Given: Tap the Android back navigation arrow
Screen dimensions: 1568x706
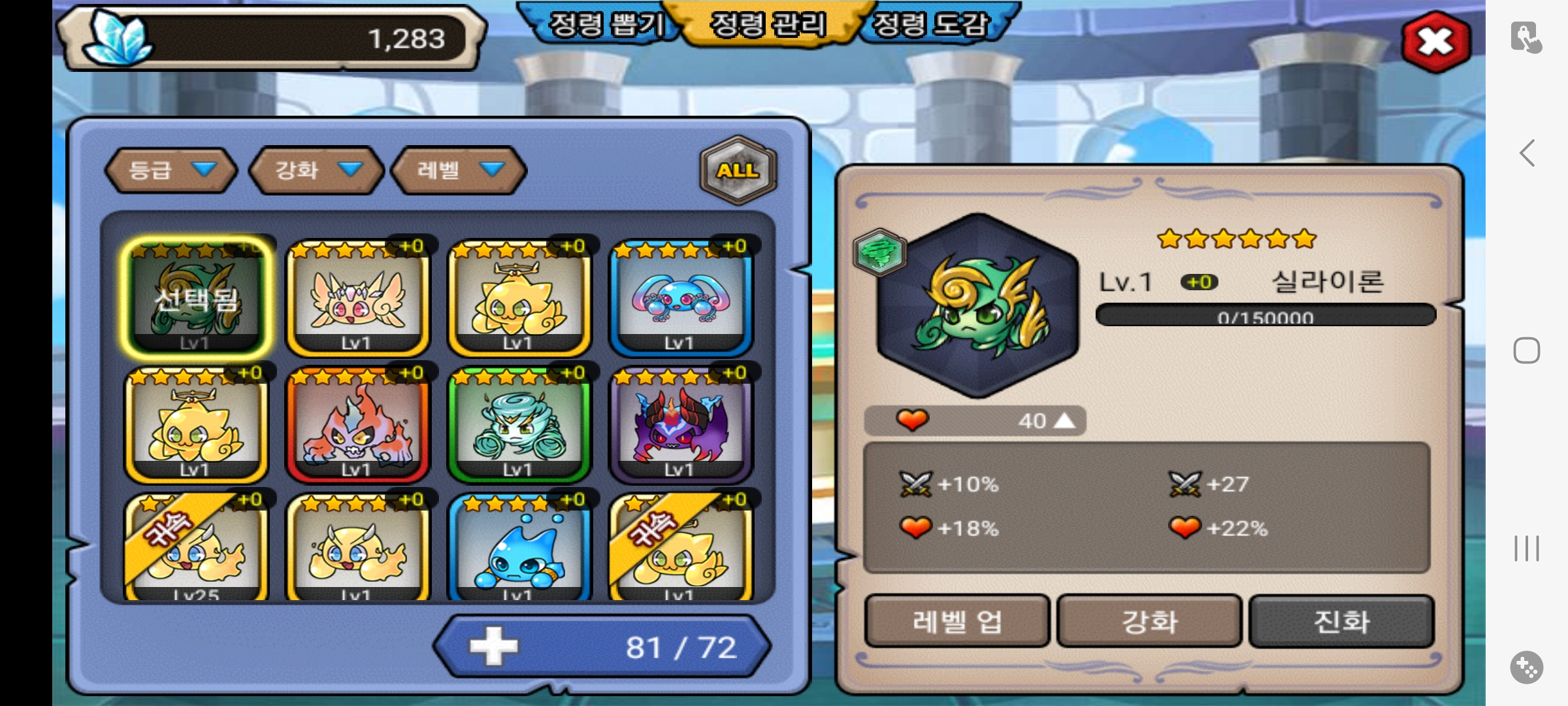Looking at the screenshot, I should tap(1527, 154).
